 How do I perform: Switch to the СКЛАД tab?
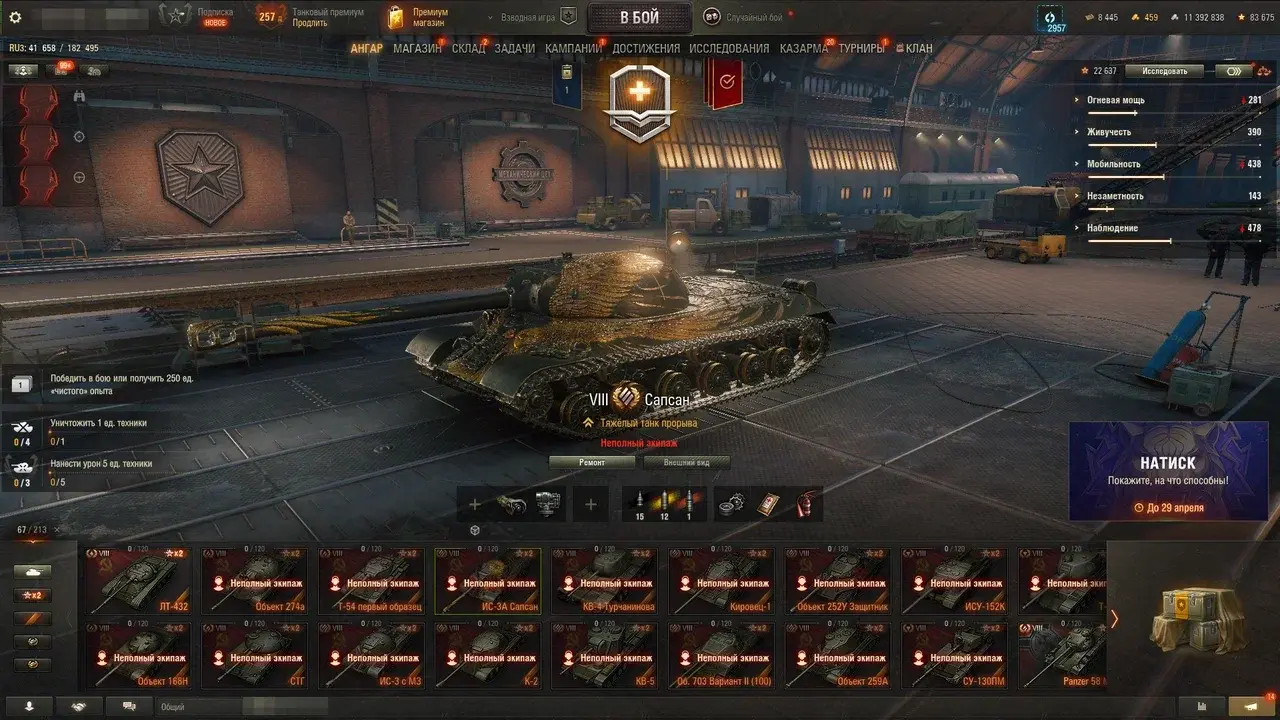[x=468, y=48]
